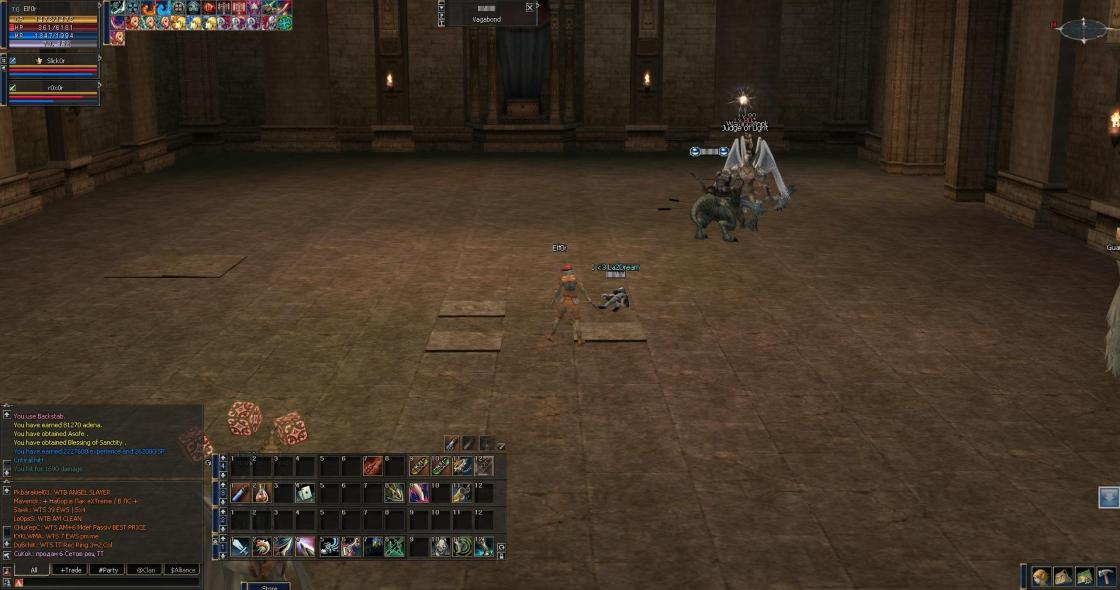Activate the playing cards hotbar item
1120x590 pixels.
(x=304, y=493)
